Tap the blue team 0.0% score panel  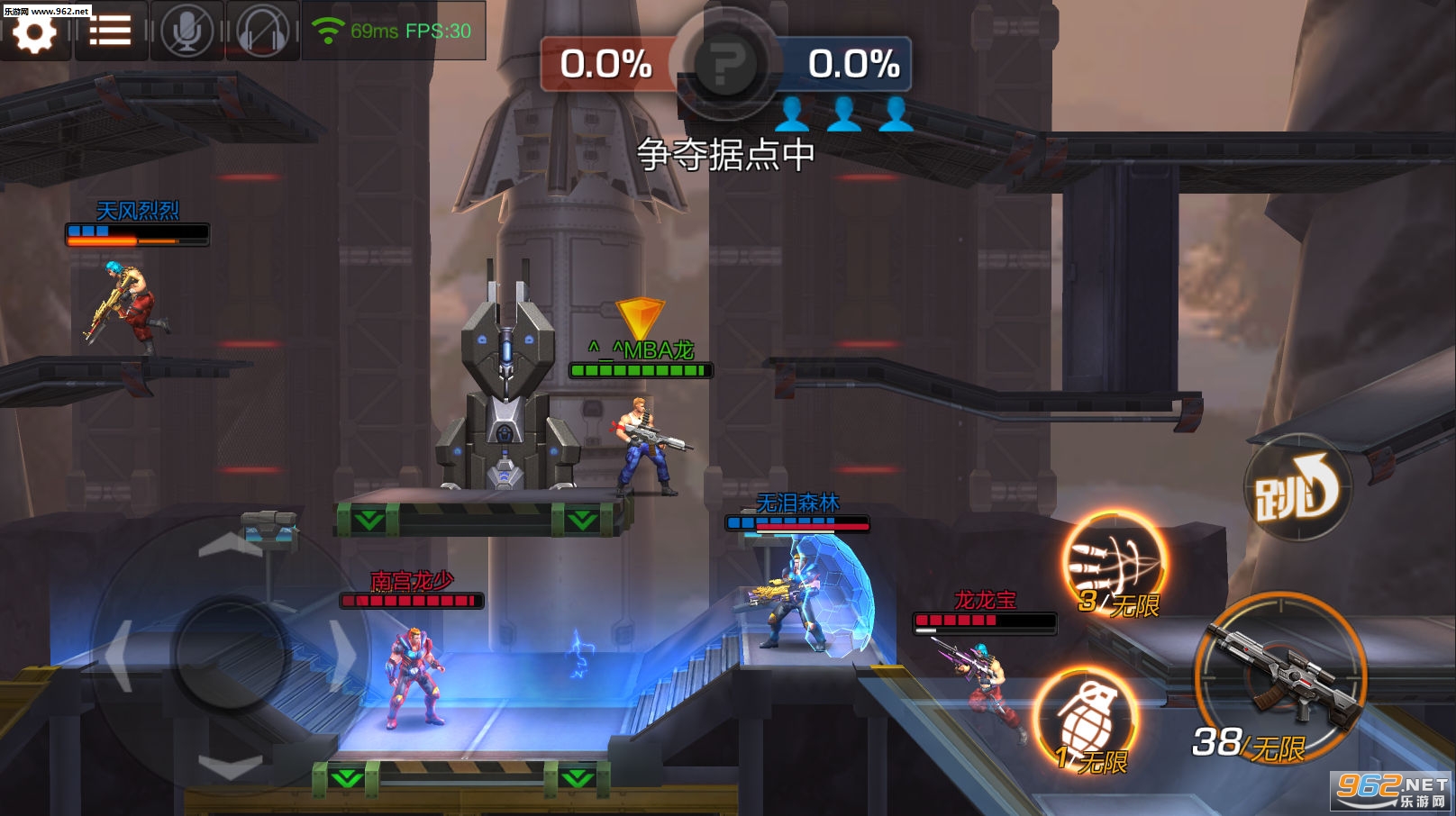coord(853,65)
